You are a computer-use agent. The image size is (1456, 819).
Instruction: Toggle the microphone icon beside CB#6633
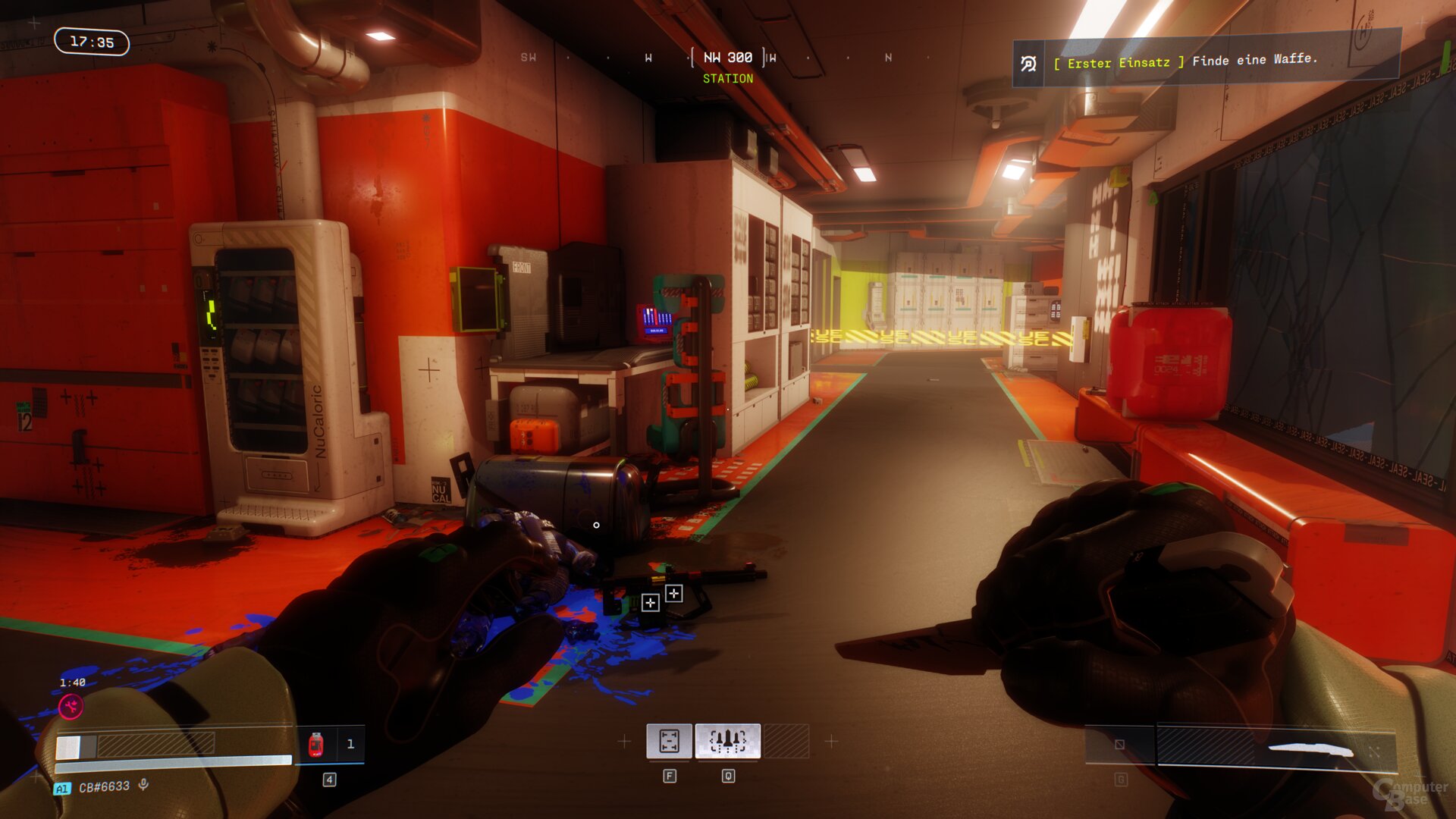coord(144,785)
